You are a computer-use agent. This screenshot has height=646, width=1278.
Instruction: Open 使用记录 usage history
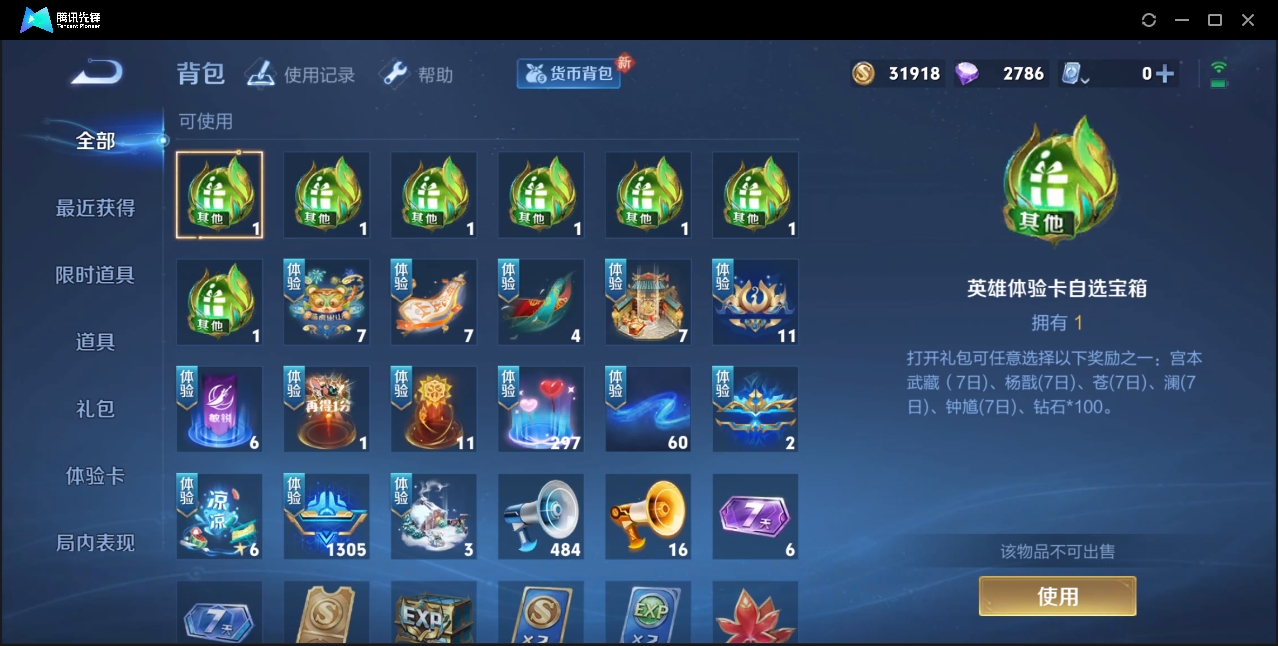pos(301,75)
